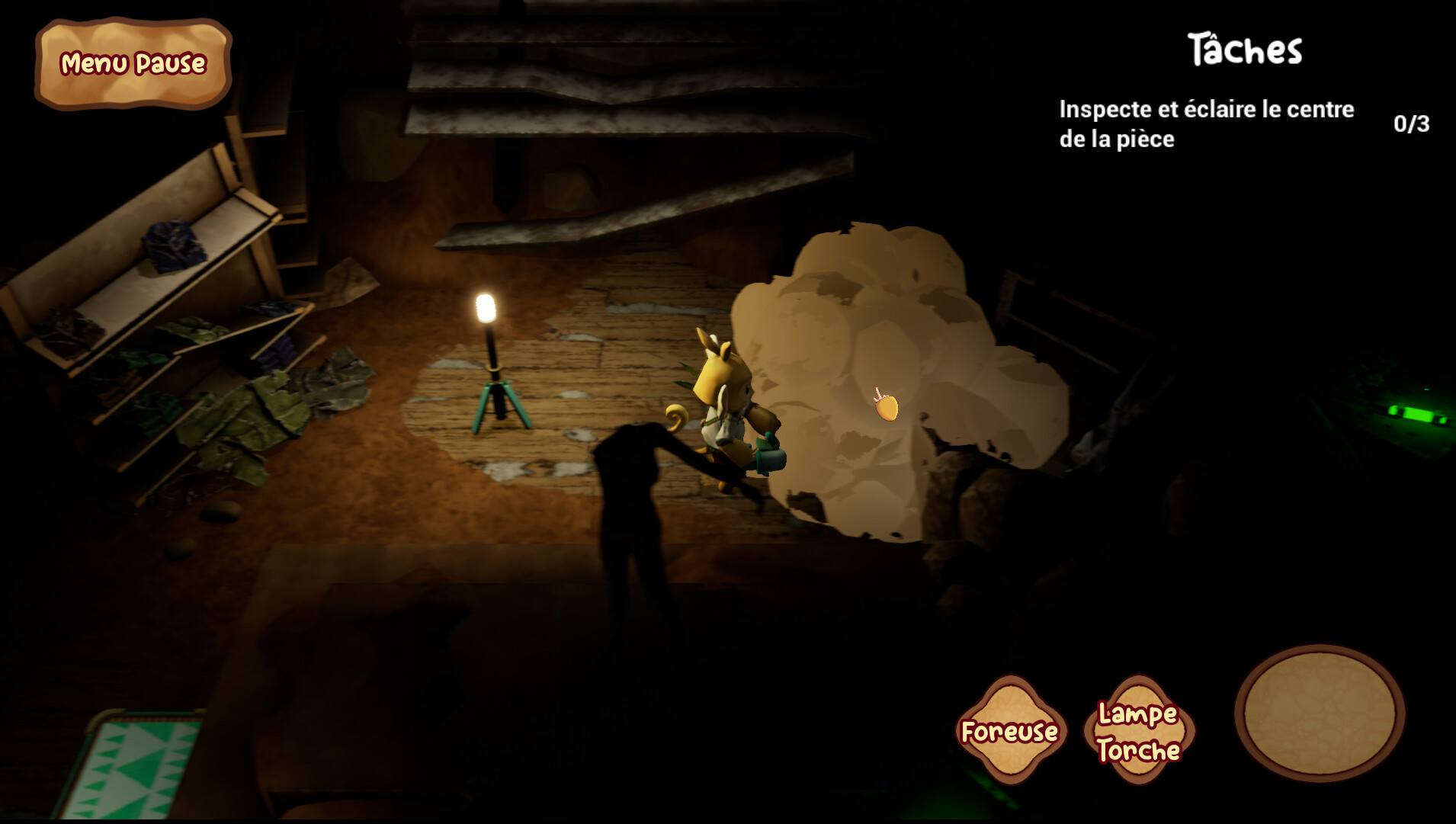Screen dimensions: 1456x824
Task: Tap the 0/3 task progress counter
Action: (1410, 123)
